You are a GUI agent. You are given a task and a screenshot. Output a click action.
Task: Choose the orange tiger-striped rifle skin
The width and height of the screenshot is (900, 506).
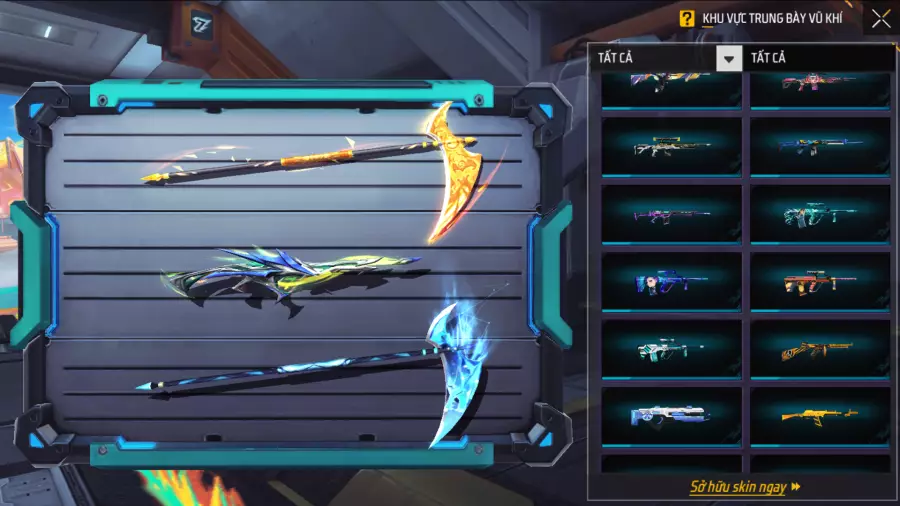(820, 349)
